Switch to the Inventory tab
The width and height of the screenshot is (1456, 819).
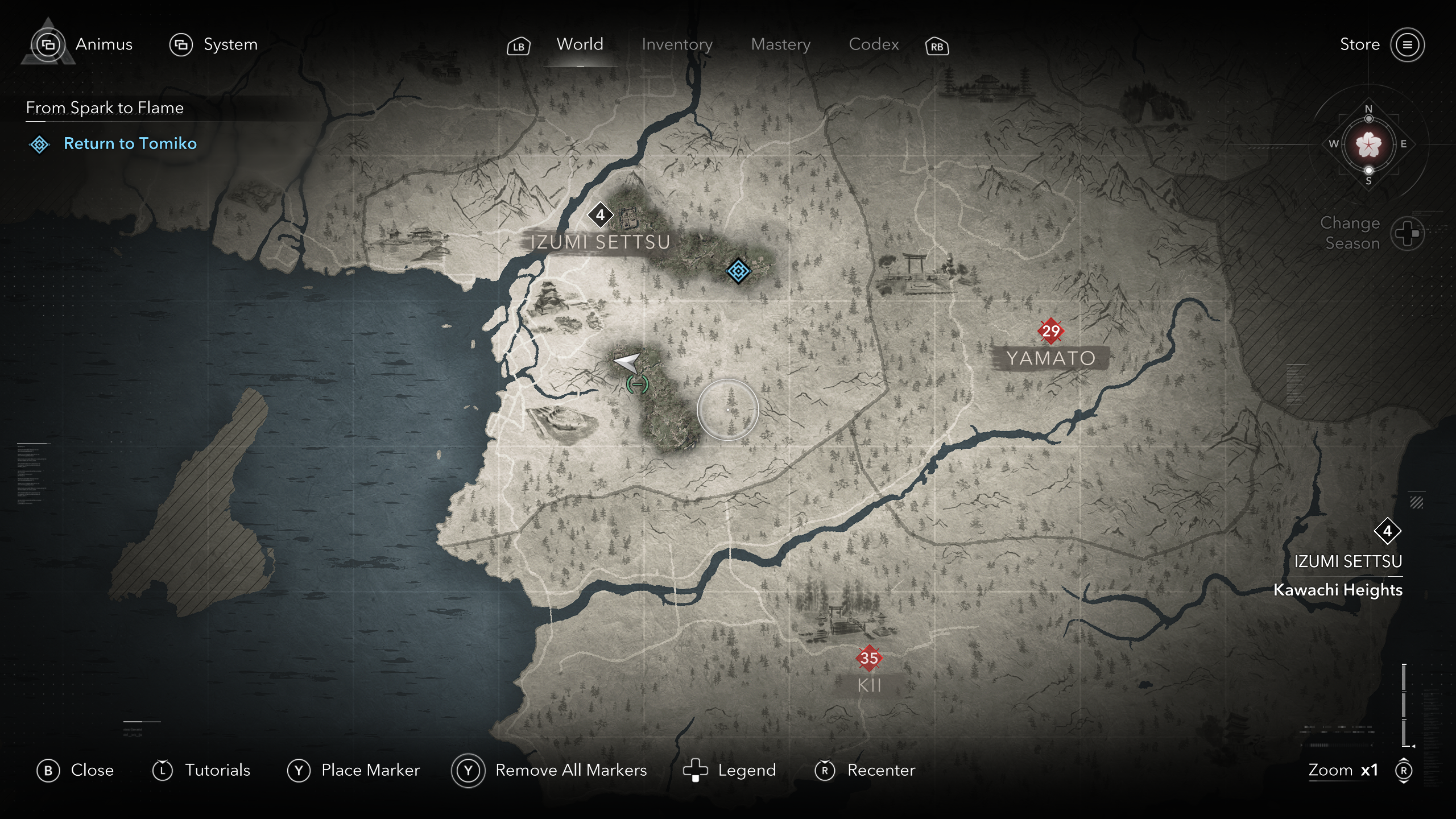677,44
